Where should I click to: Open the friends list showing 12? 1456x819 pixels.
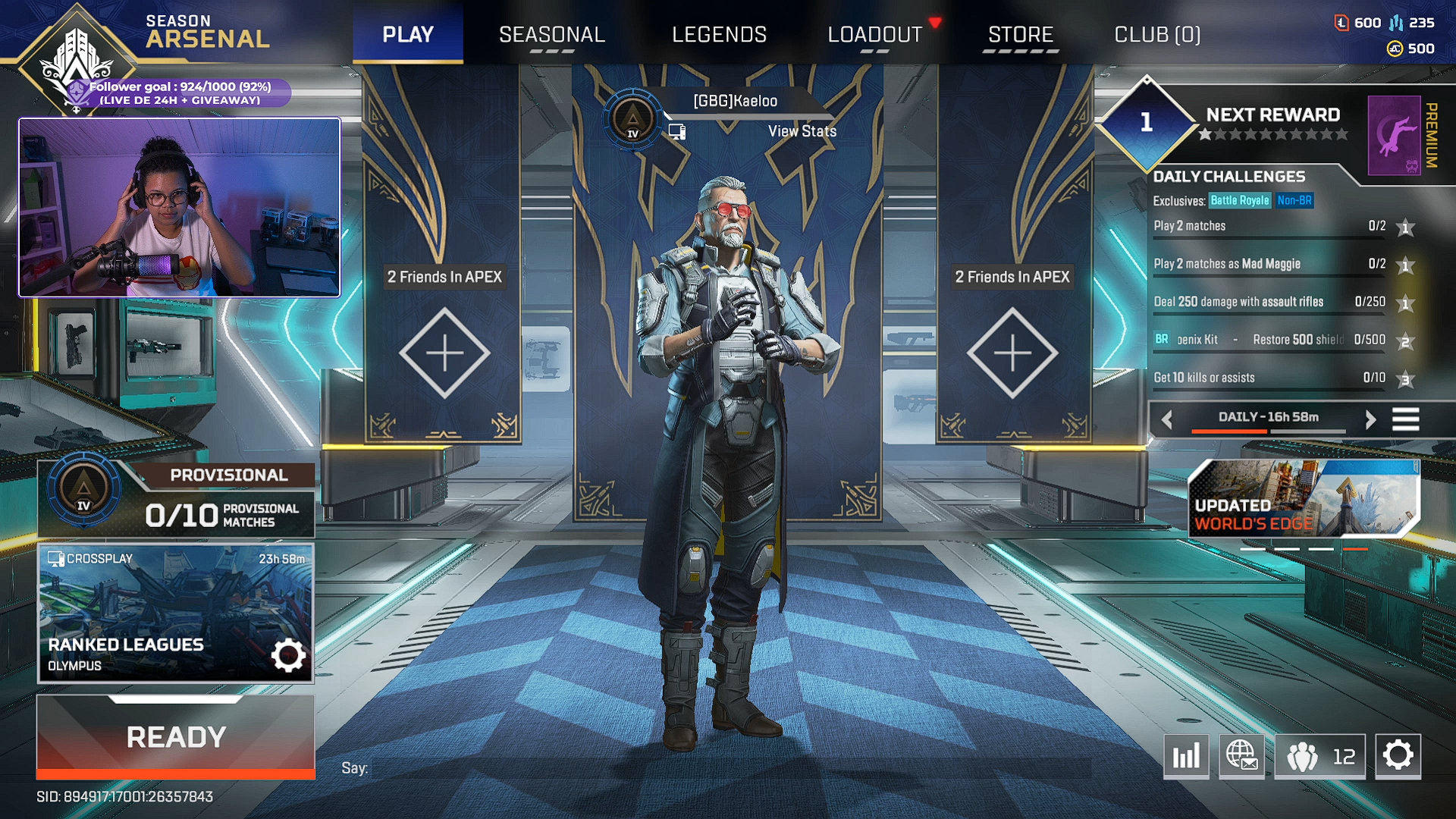[x=1319, y=756]
